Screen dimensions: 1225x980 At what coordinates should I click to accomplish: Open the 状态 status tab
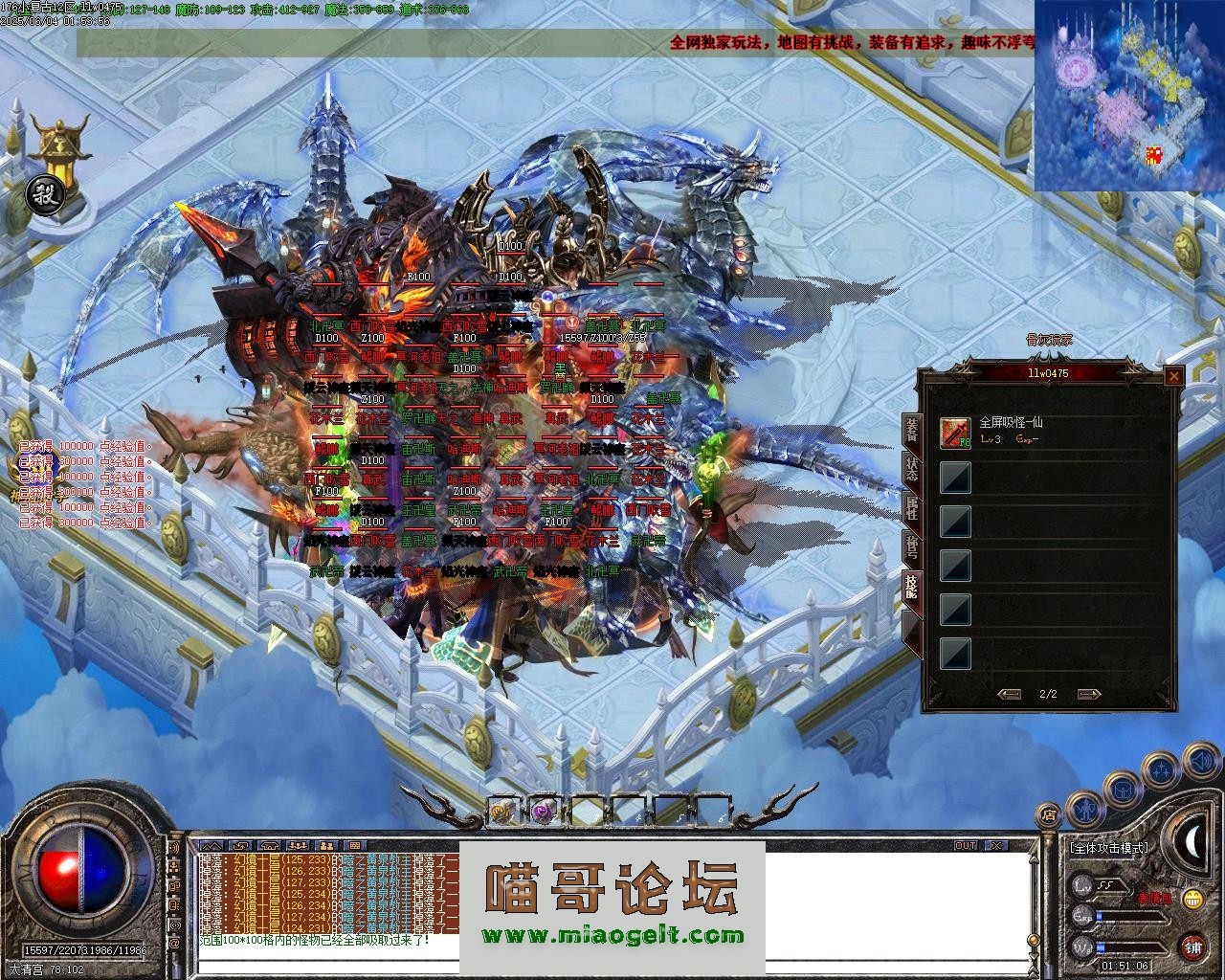(x=912, y=469)
